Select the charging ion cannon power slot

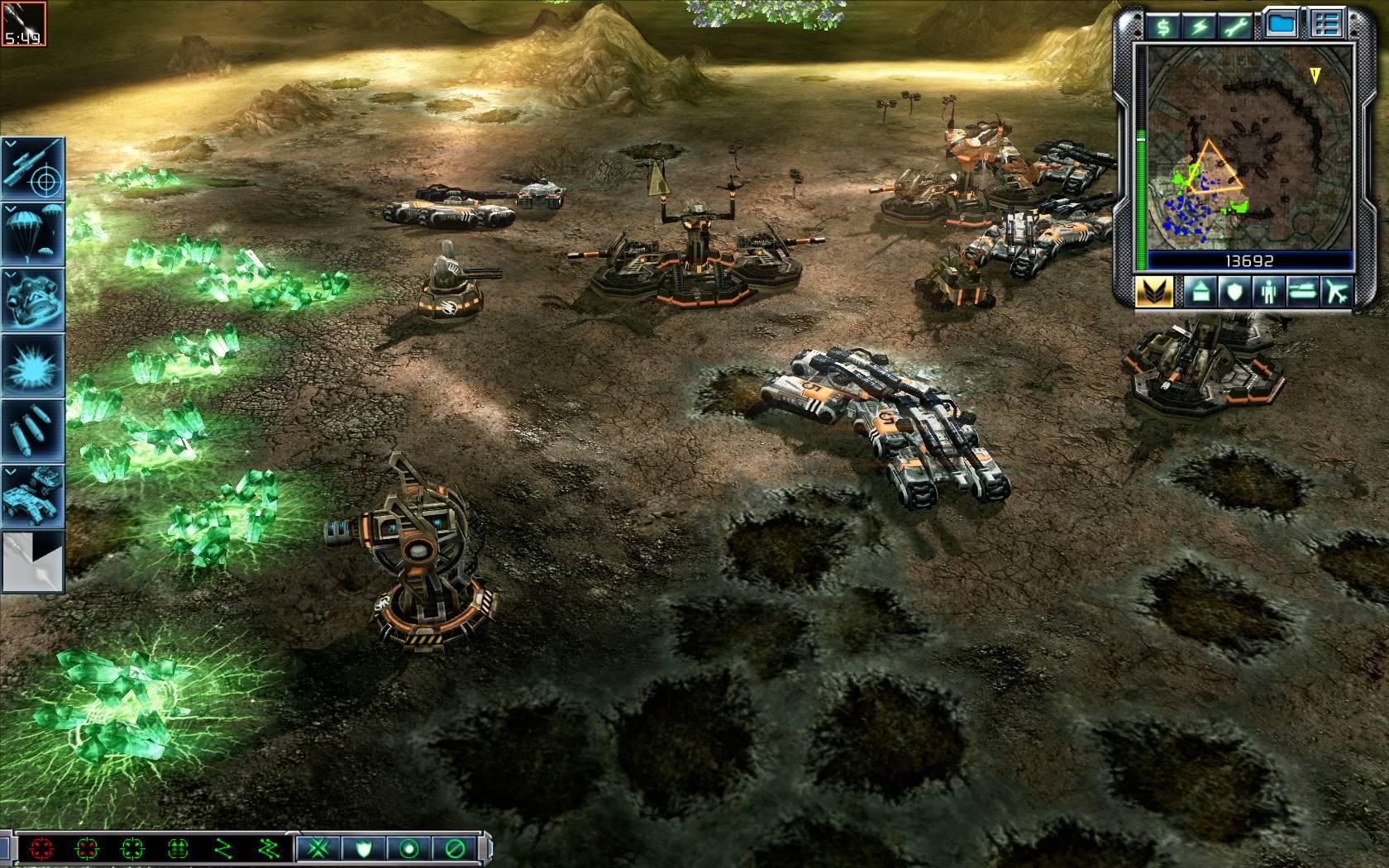coord(34,561)
